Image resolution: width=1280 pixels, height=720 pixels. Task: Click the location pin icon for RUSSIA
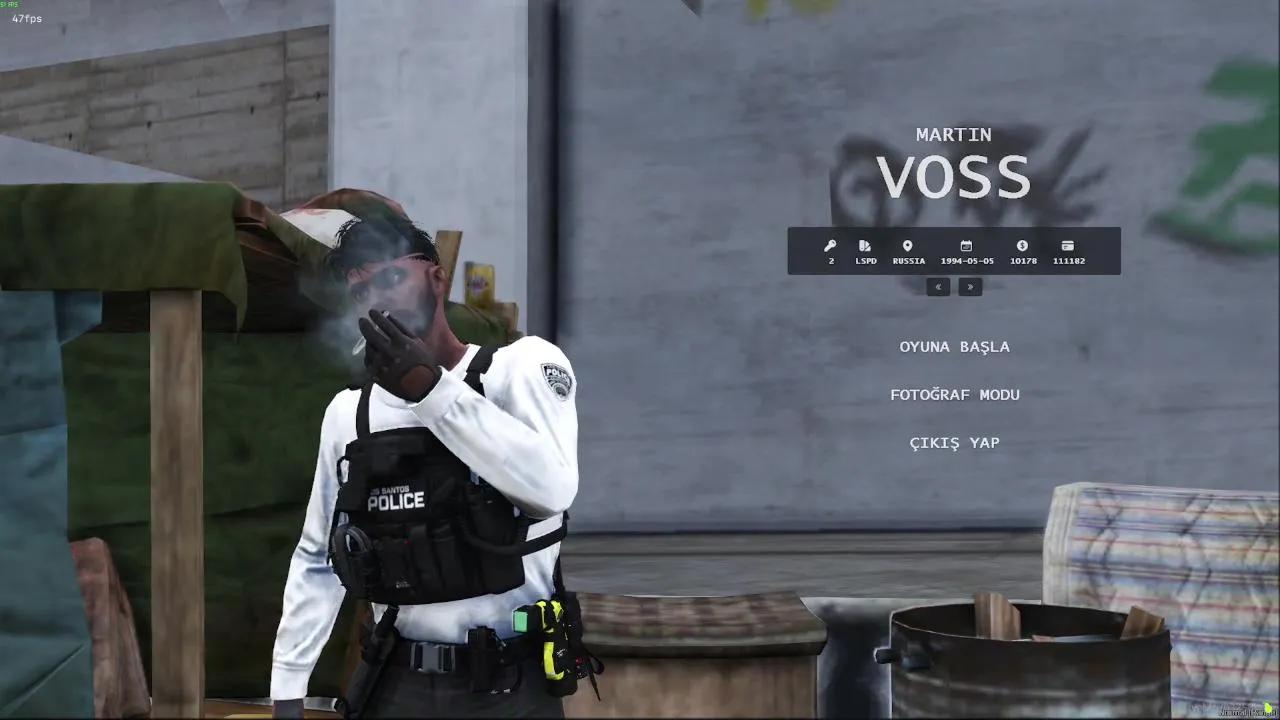[x=908, y=245]
